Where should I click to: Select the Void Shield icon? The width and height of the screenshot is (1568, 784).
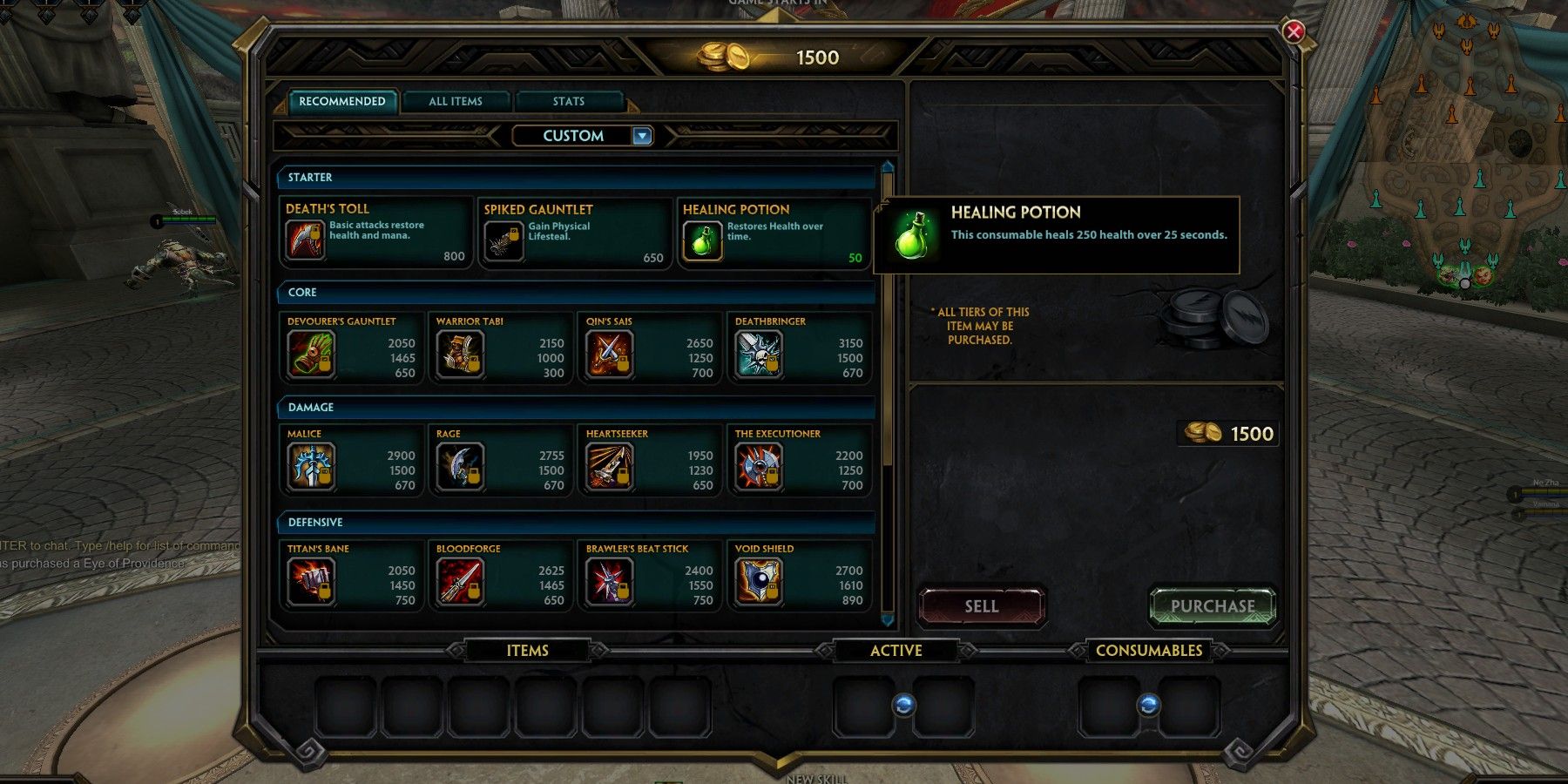coord(757,583)
